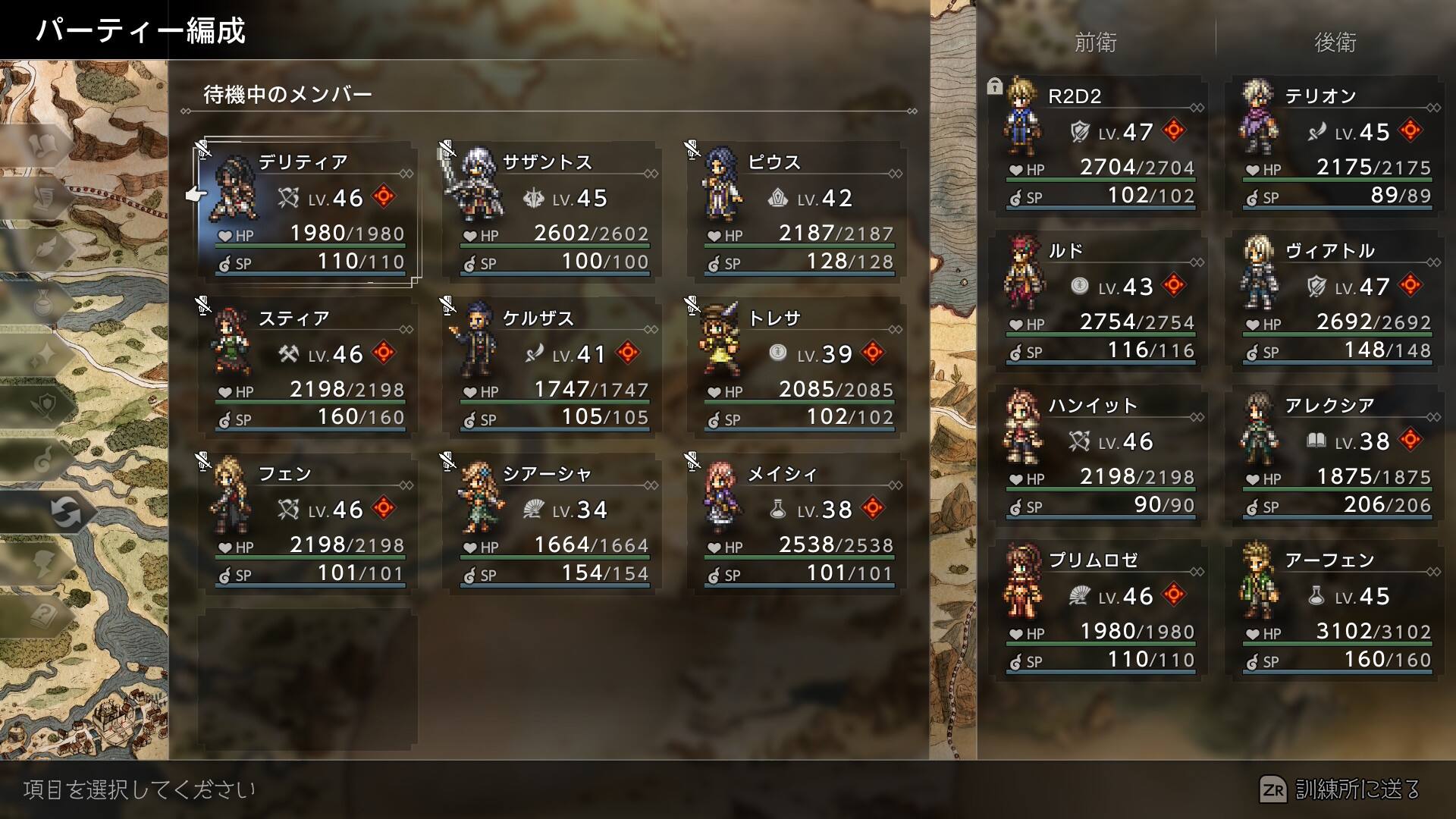Select アレクシア party slot
The image size is (1456, 819).
pyautogui.click(x=1336, y=455)
